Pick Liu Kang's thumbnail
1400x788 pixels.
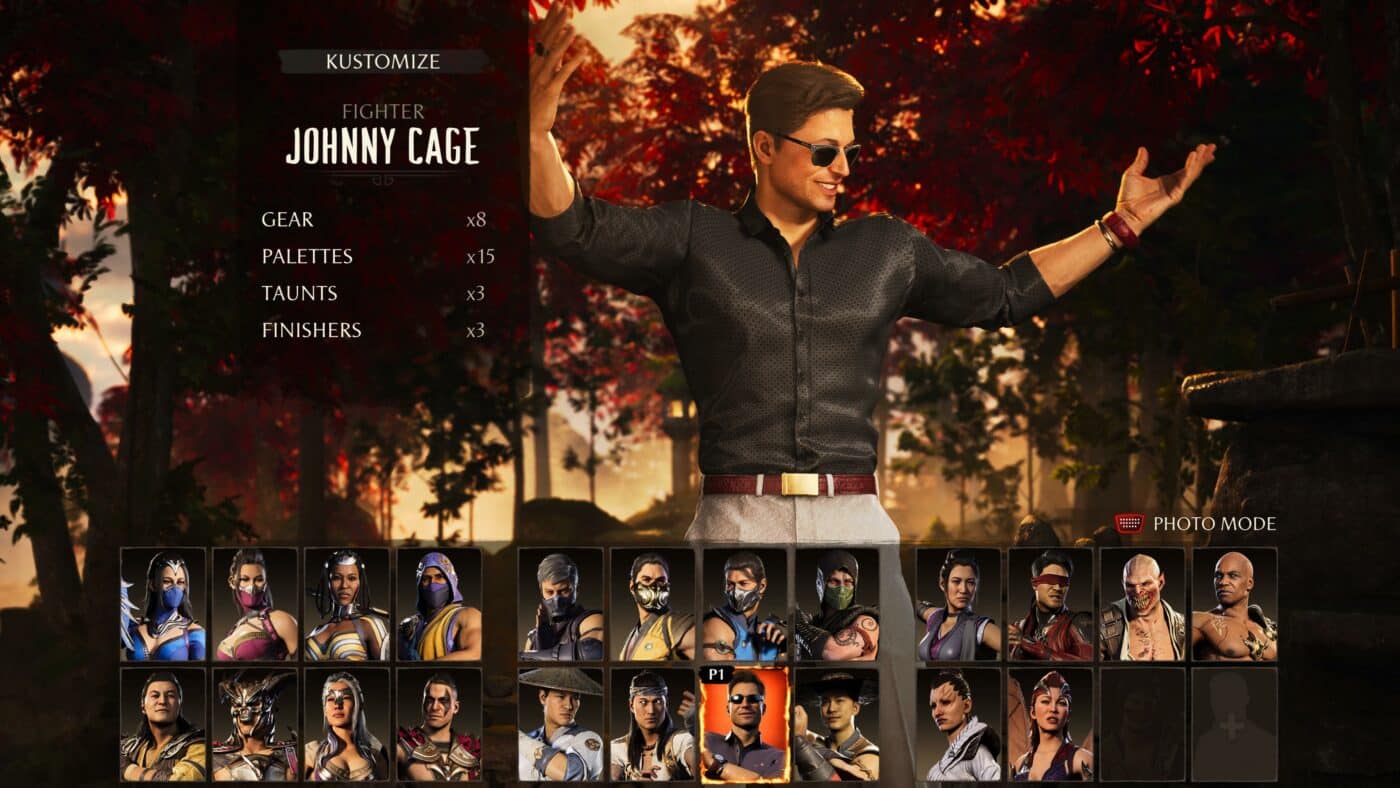tap(652, 725)
